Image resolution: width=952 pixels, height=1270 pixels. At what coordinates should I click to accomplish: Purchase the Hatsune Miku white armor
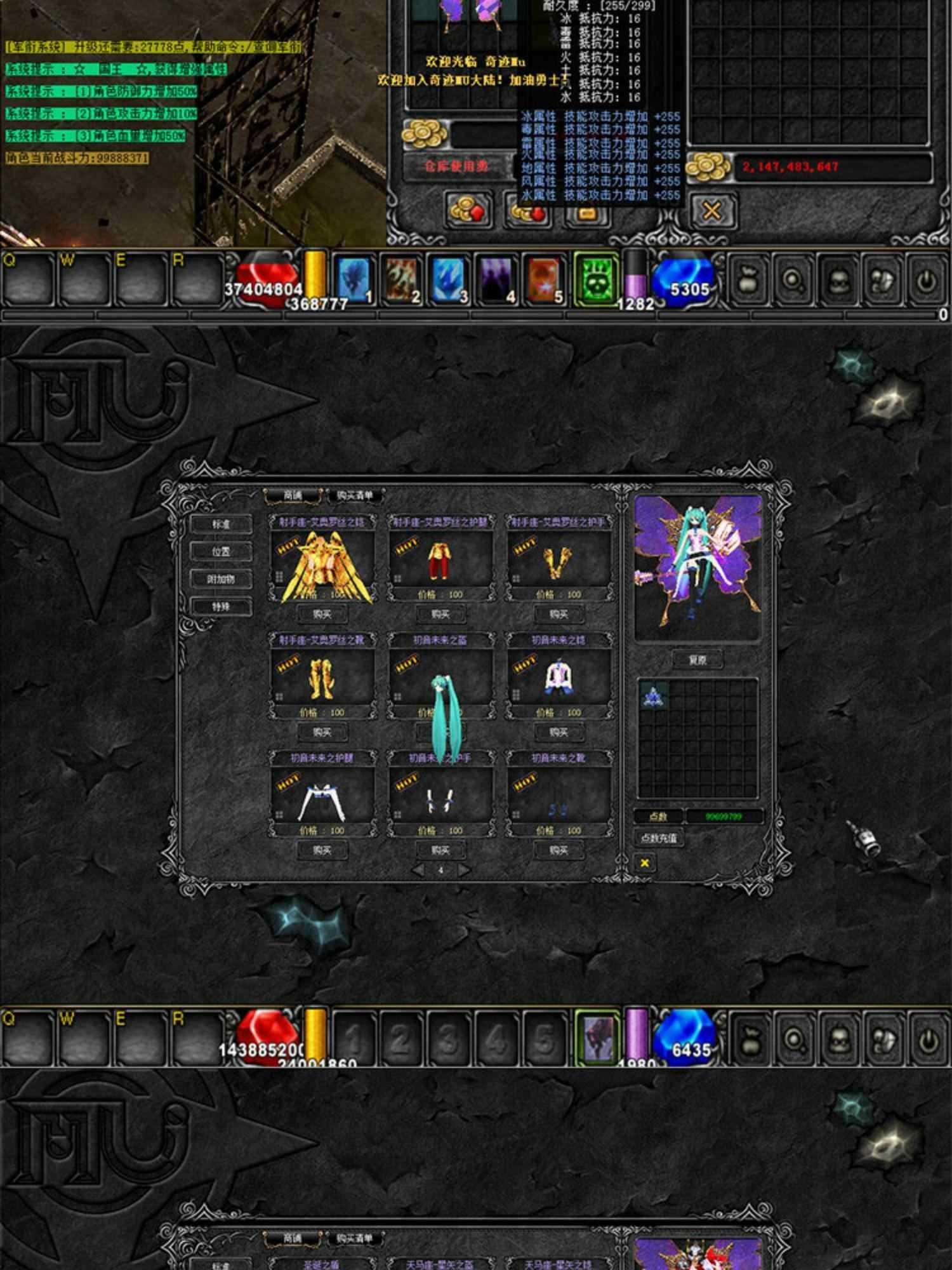click(559, 732)
